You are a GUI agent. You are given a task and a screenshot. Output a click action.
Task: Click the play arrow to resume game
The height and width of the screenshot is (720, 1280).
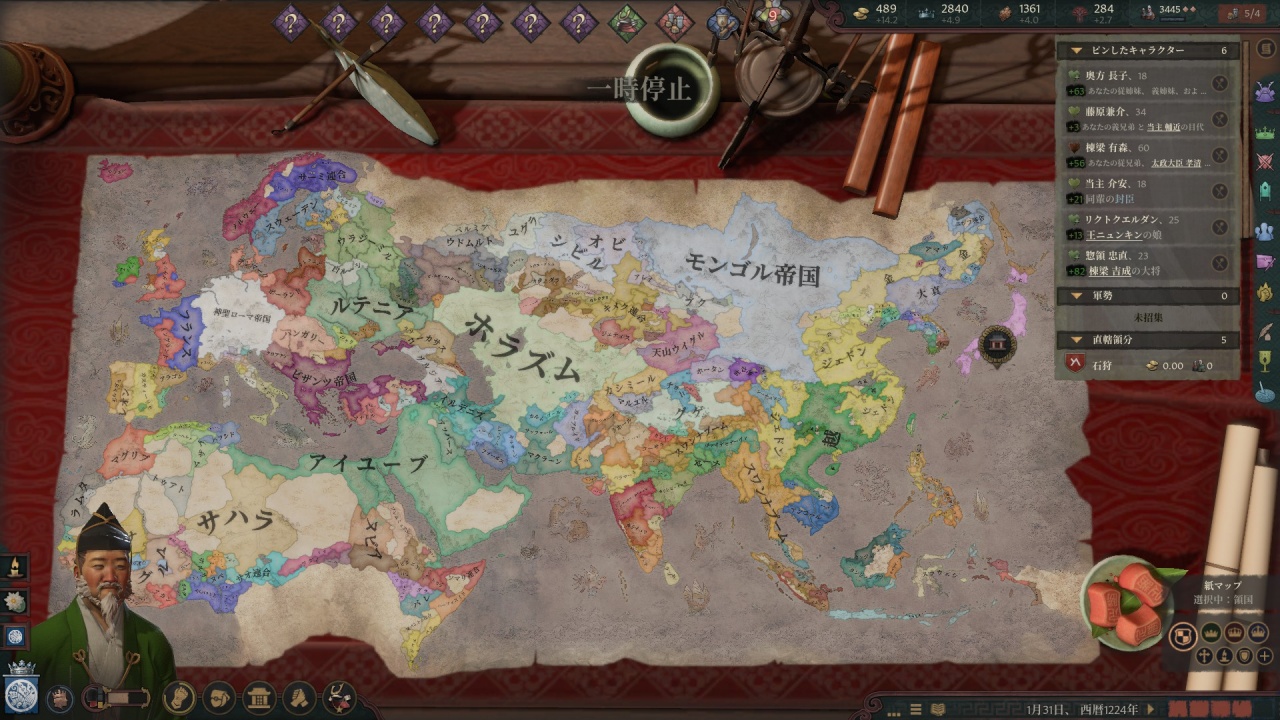(1151, 709)
